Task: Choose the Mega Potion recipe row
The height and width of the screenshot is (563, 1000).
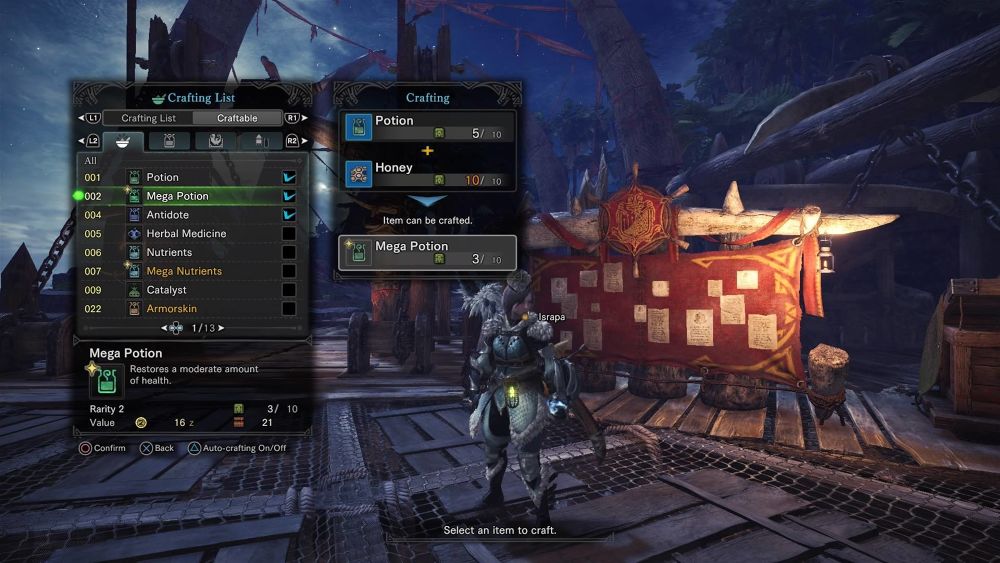Action: pyautogui.click(x=178, y=196)
